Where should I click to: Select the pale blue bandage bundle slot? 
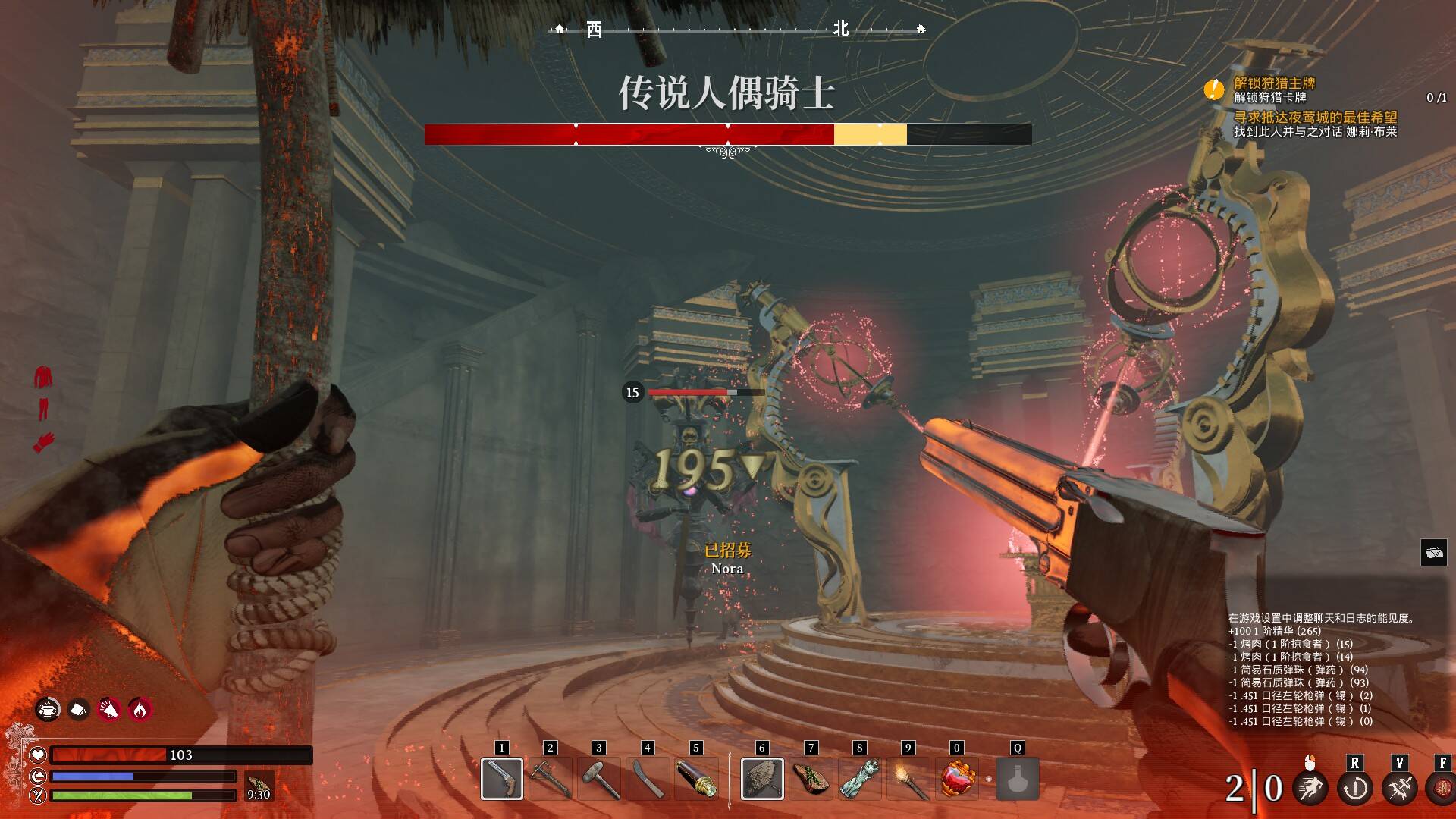pos(859,778)
